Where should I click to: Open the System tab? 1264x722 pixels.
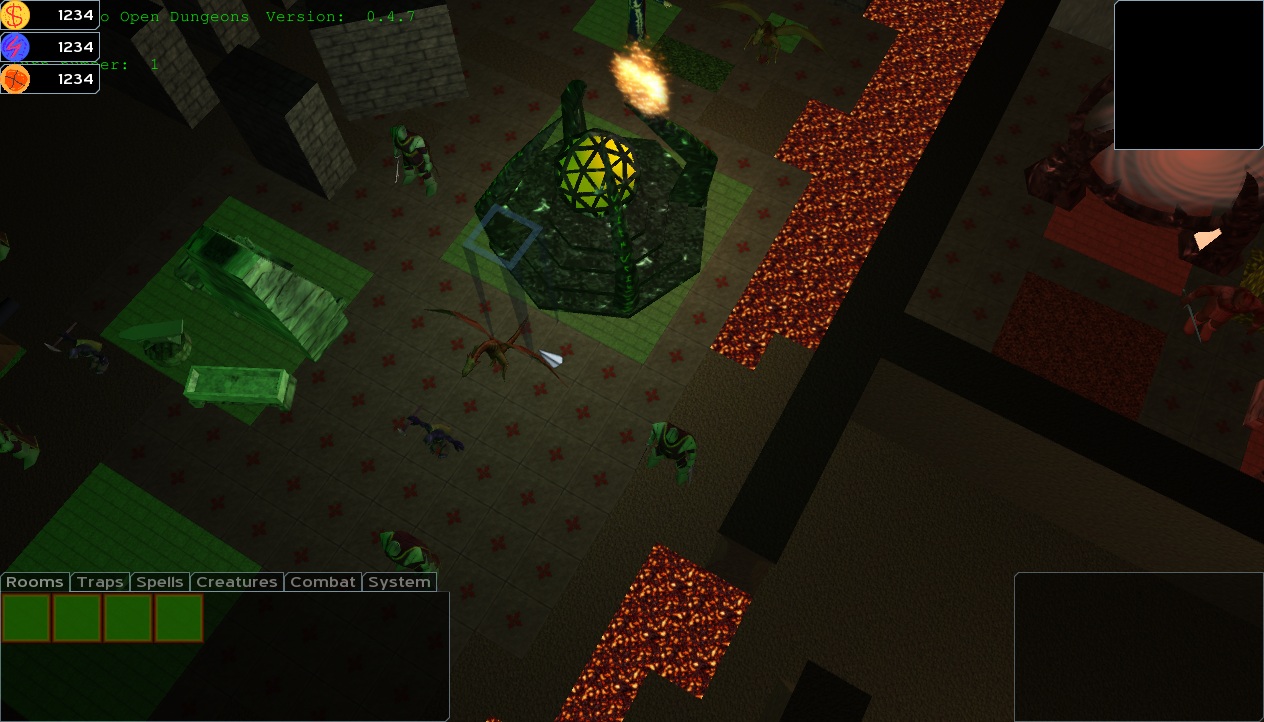tap(399, 582)
